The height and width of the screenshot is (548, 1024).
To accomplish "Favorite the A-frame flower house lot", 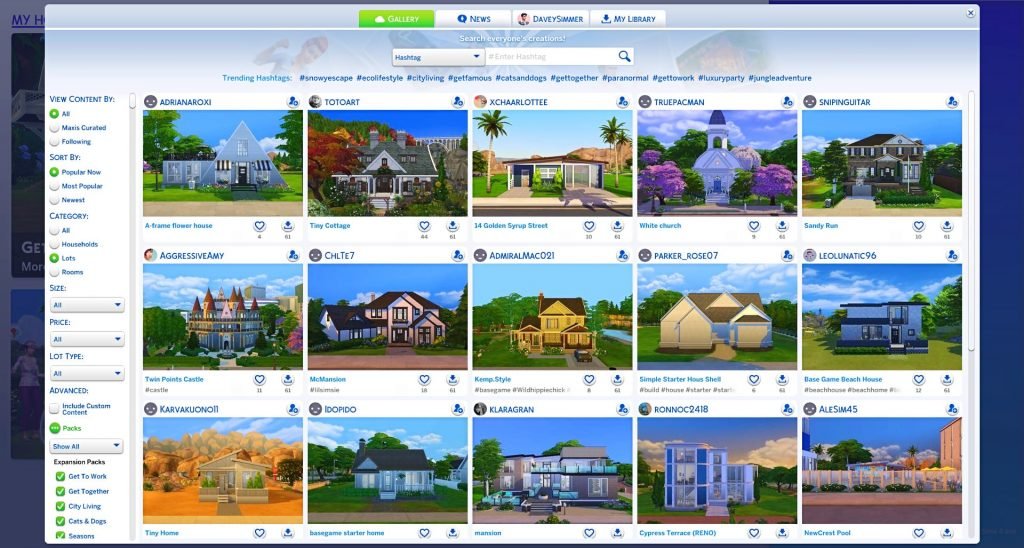I will click(259, 226).
